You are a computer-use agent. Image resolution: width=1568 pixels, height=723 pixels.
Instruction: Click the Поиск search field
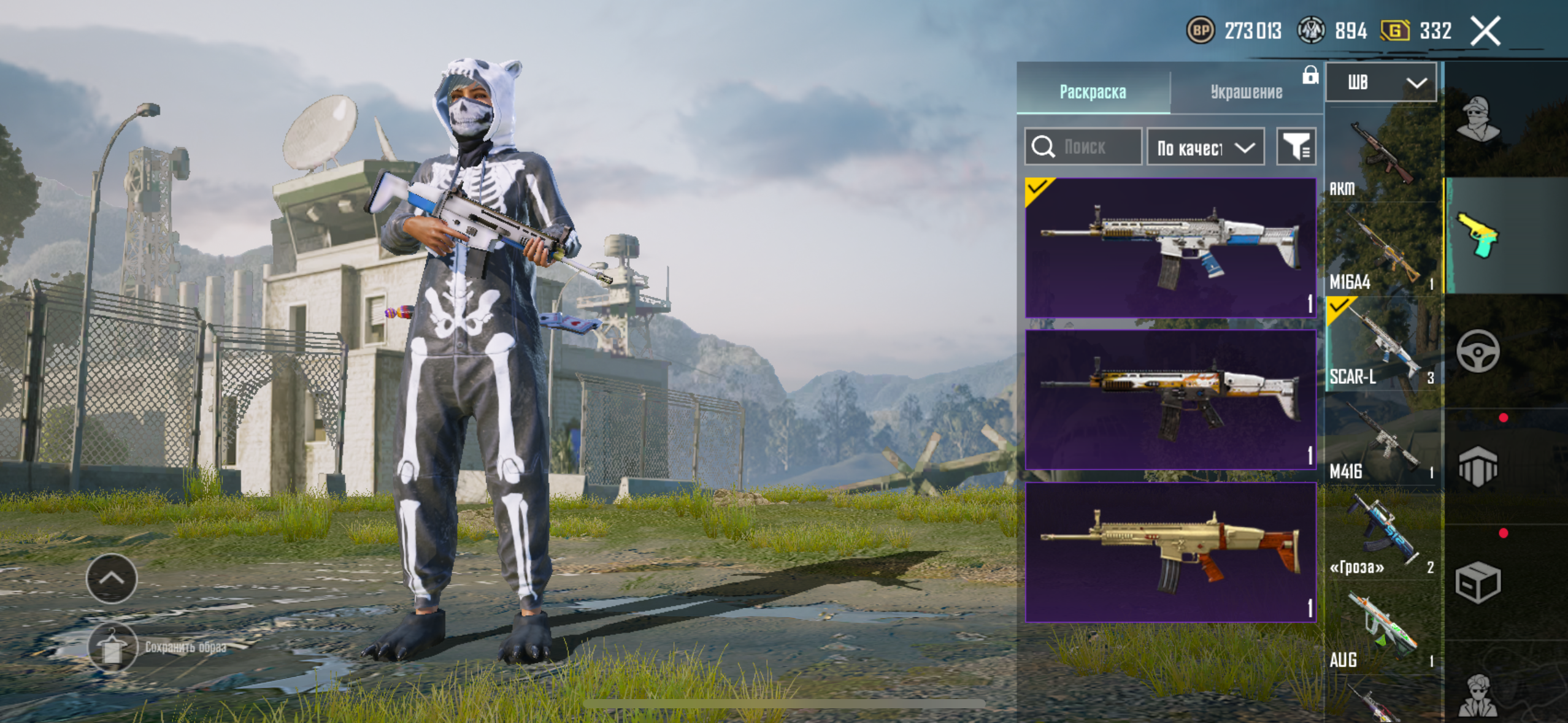point(1083,147)
